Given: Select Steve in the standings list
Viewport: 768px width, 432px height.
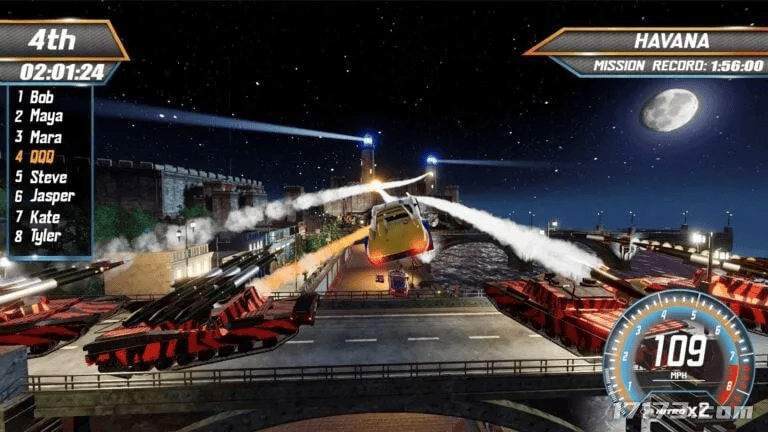Looking at the screenshot, I should pos(47,177).
